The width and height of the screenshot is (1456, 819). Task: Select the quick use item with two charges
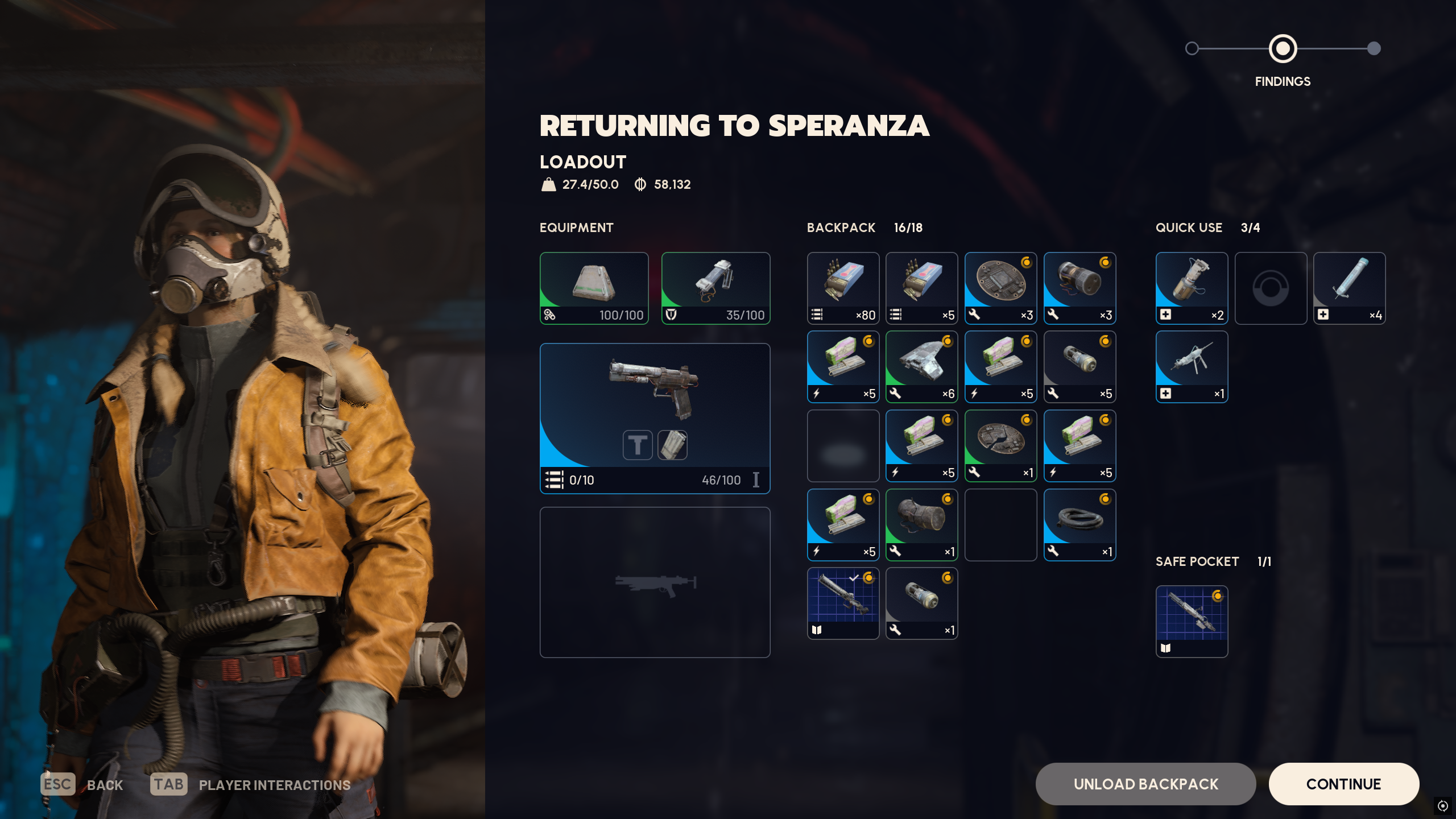[x=1192, y=288]
